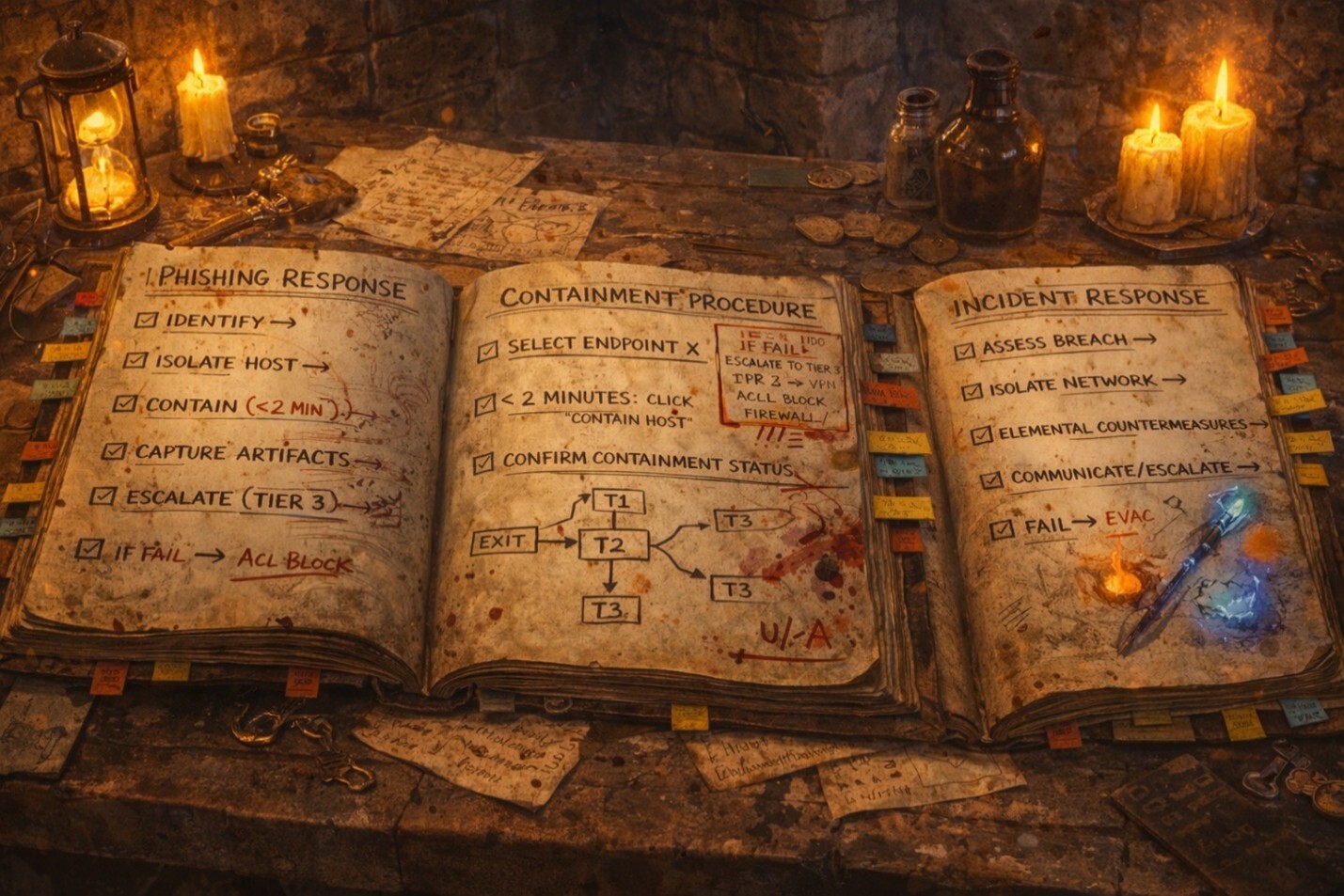The height and width of the screenshot is (896, 1344).
Task: Tick the Identify checkbox
Action: pos(146,320)
